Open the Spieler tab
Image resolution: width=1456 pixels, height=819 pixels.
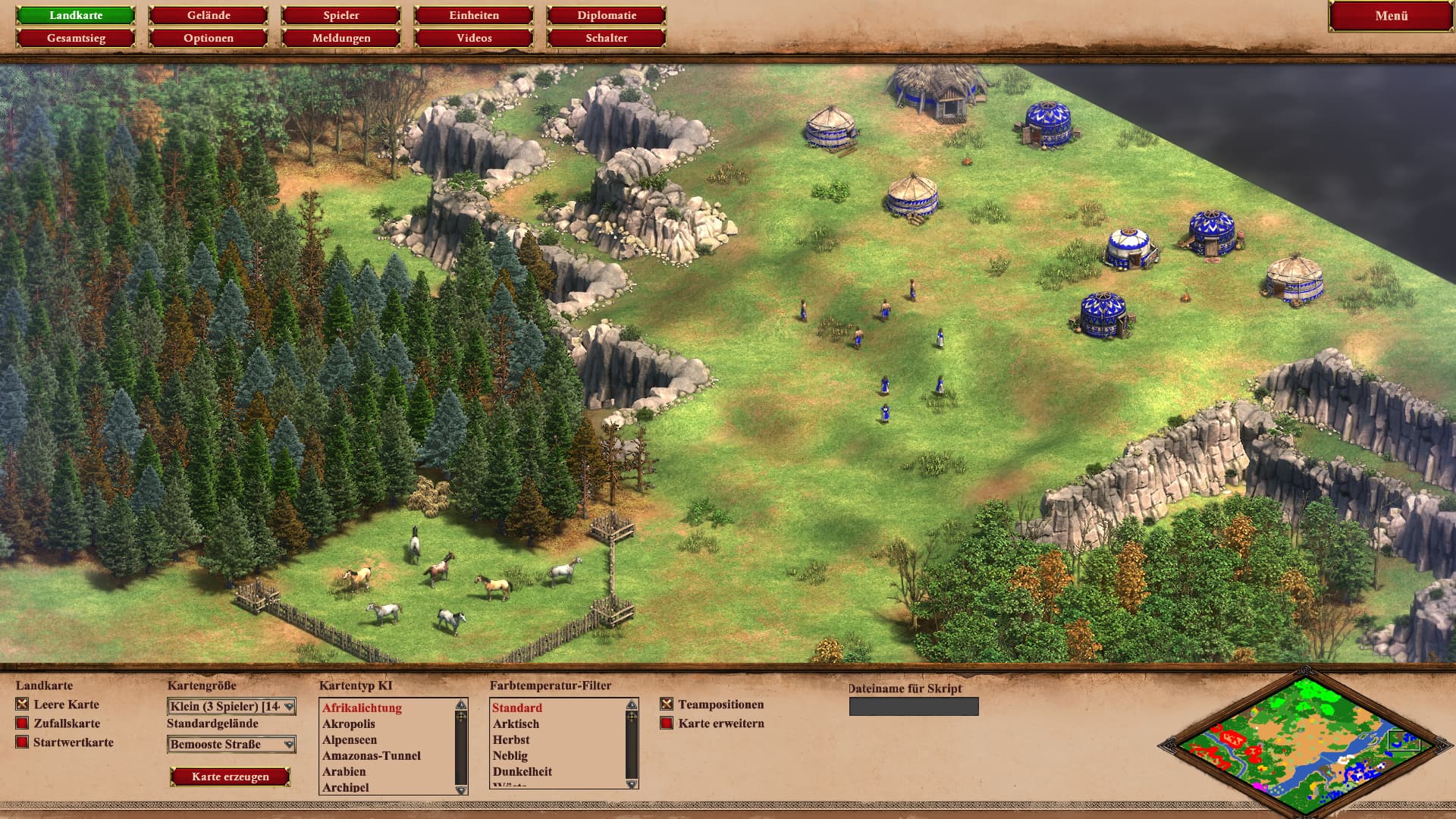pos(341,15)
